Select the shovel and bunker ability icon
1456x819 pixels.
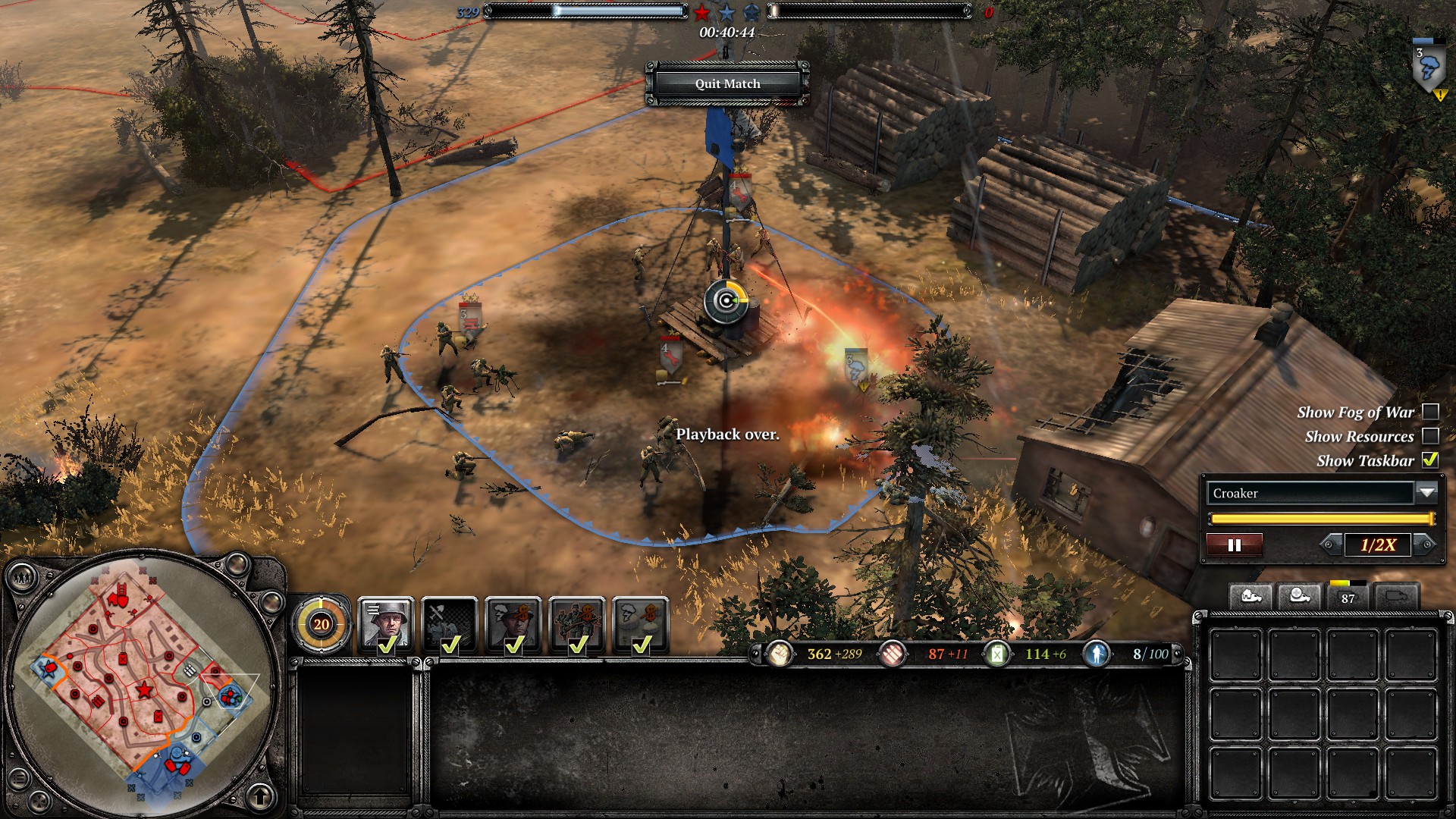pyautogui.click(x=450, y=623)
